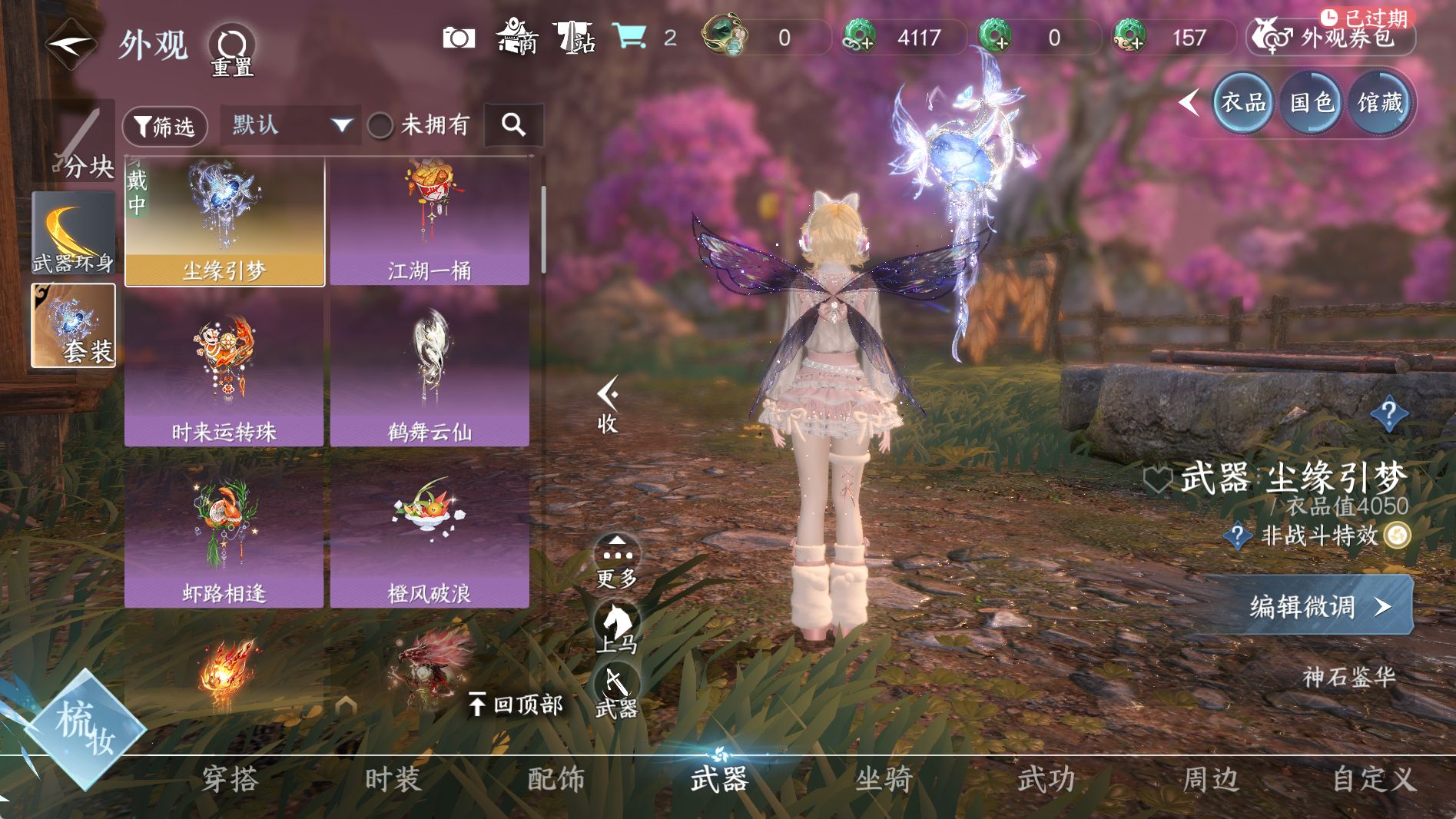1456x819 pixels.
Task: Open the camera photo mode
Action: point(459,38)
